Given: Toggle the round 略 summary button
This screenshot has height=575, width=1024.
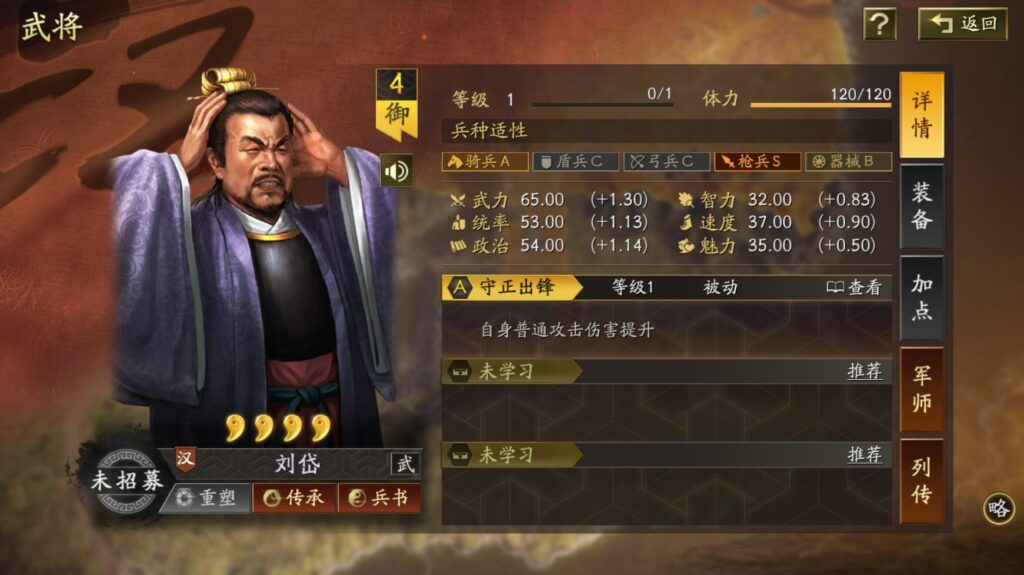Looking at the screenshot, I should click(x=998, y=508).
